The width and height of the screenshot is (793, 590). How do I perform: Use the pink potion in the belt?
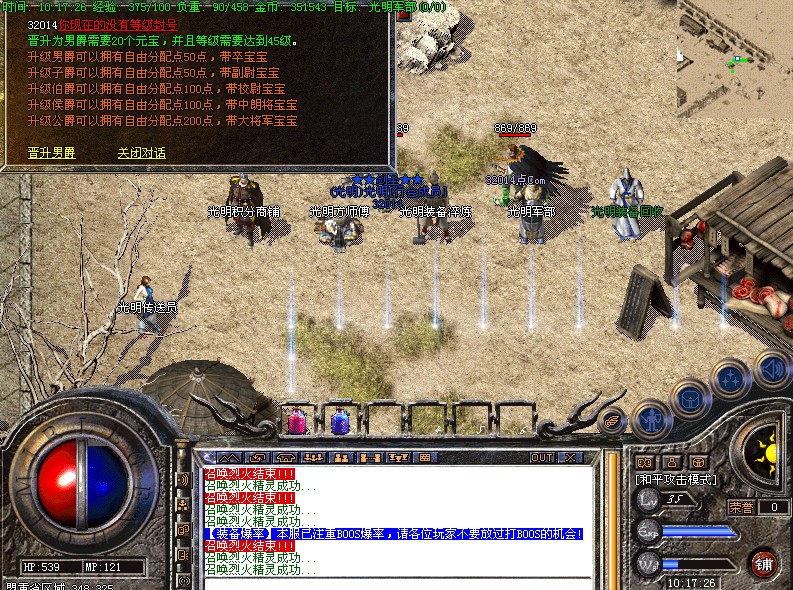297,421
